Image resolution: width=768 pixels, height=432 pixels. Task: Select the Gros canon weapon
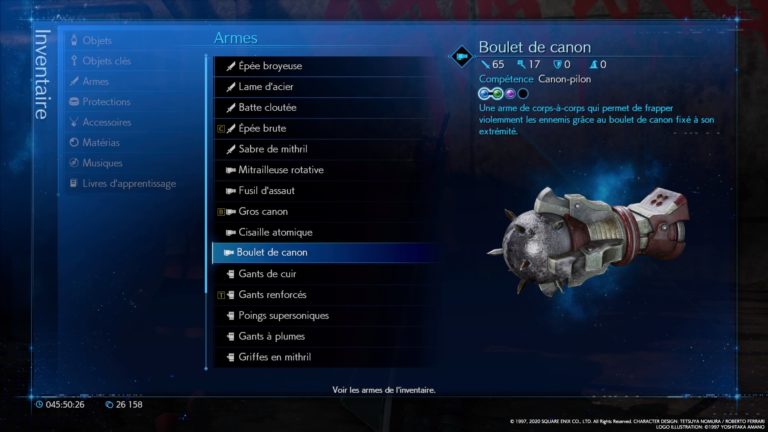[263, 212]
